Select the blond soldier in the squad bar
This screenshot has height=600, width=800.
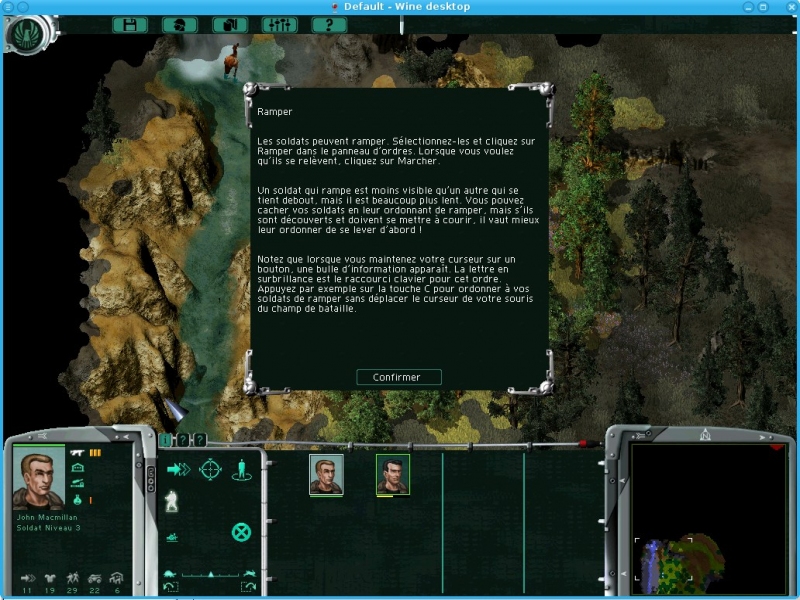326,475
